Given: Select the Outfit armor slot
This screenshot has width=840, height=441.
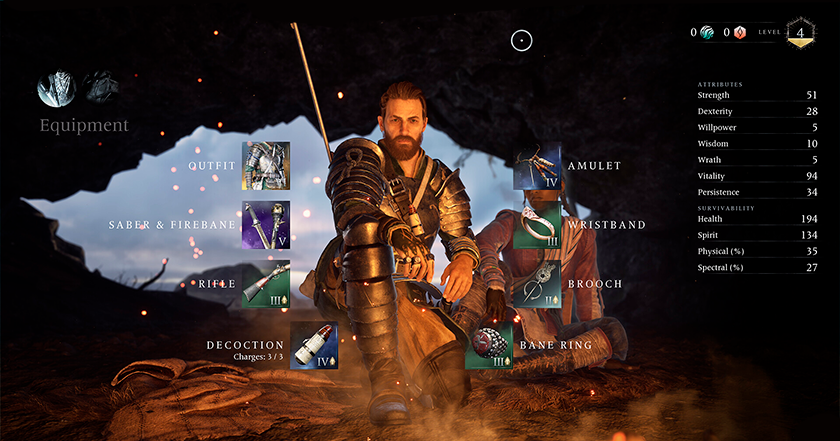Looking at the screenshot, I should pos(265,166).
